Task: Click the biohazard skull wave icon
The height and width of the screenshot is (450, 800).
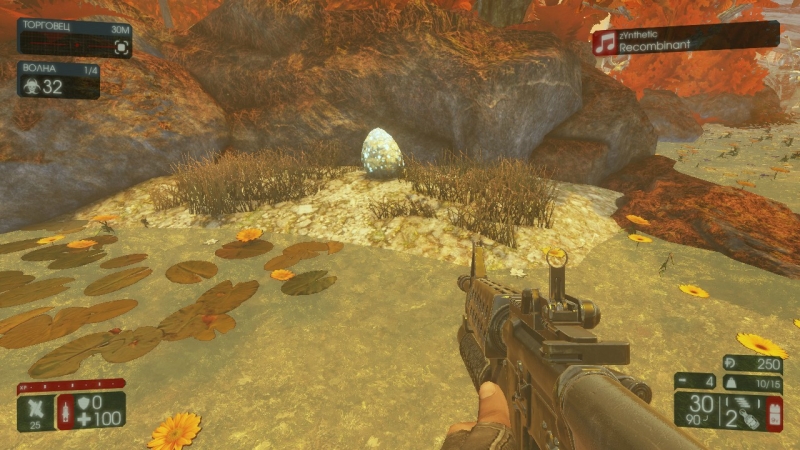Action: coord(30,87)
